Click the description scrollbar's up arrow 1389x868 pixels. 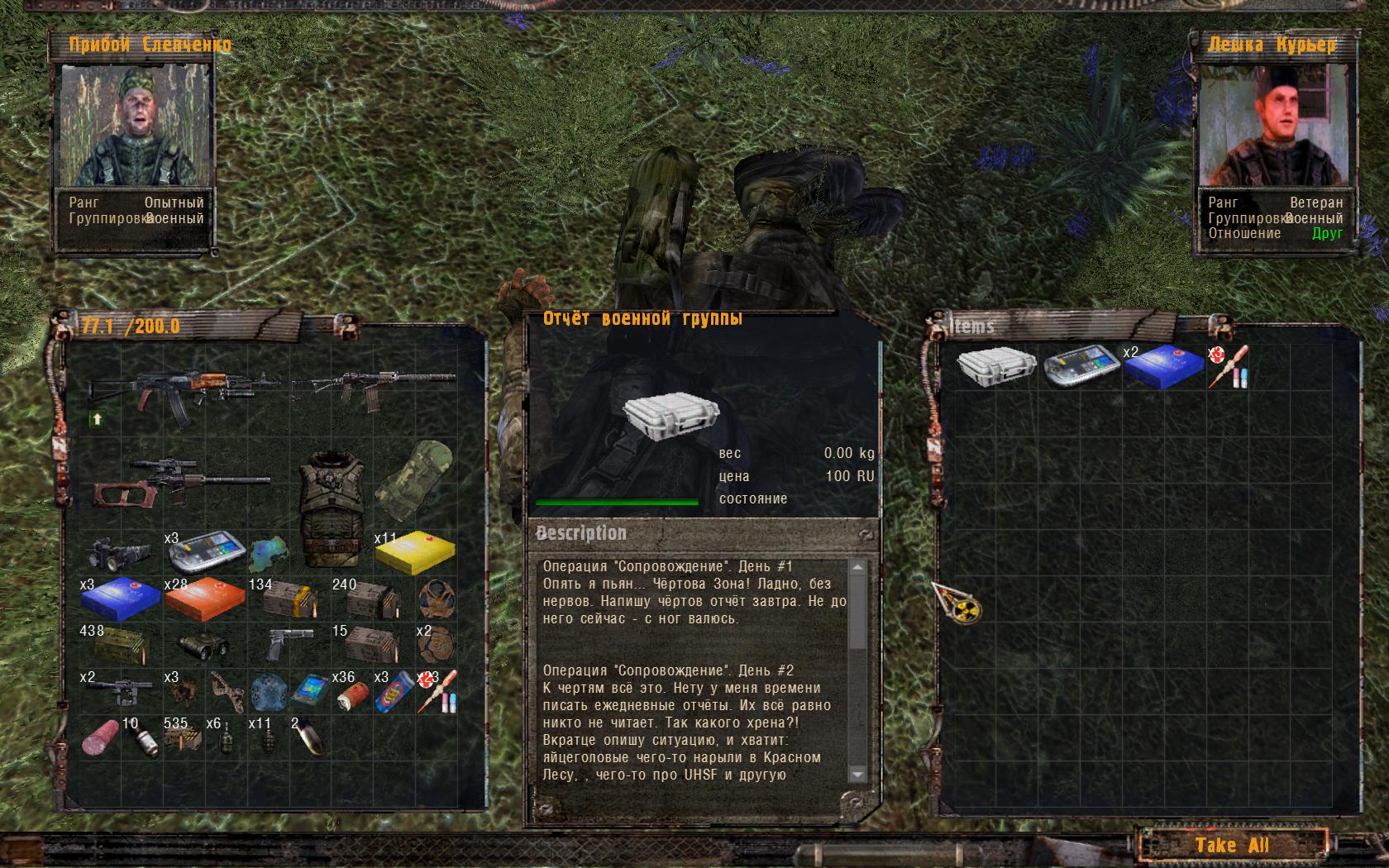[857, 568]
